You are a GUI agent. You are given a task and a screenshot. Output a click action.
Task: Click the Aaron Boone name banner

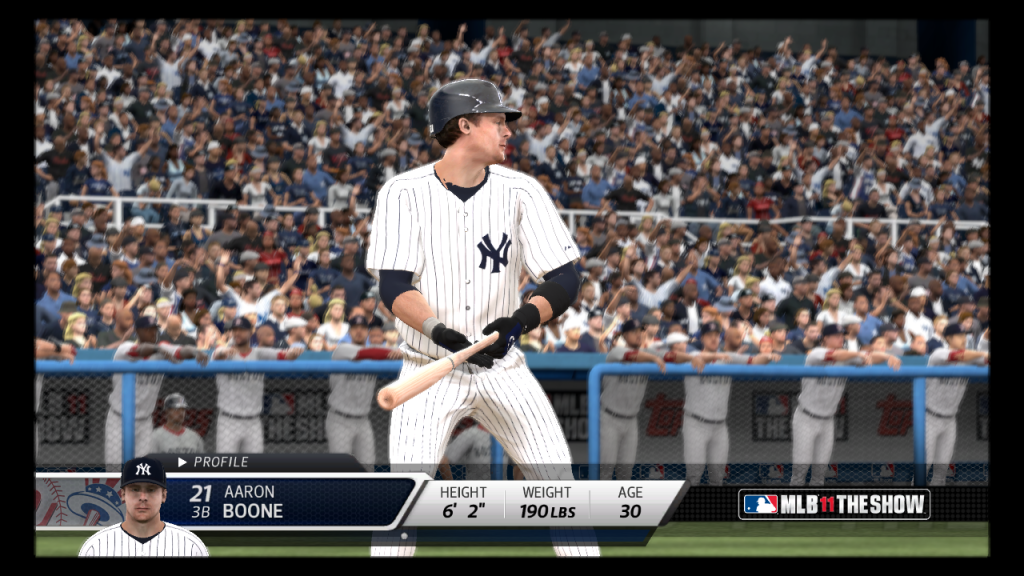point(290,501)
